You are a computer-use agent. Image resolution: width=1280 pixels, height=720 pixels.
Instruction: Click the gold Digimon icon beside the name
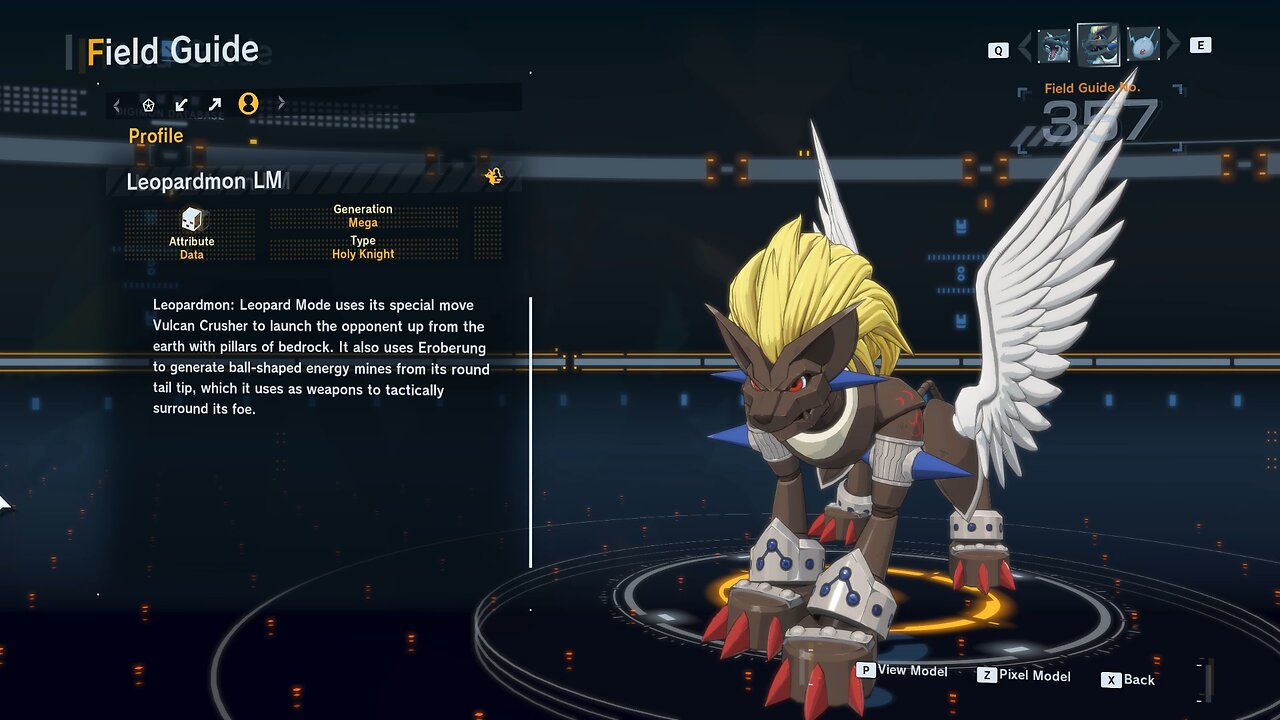[493, 177]
